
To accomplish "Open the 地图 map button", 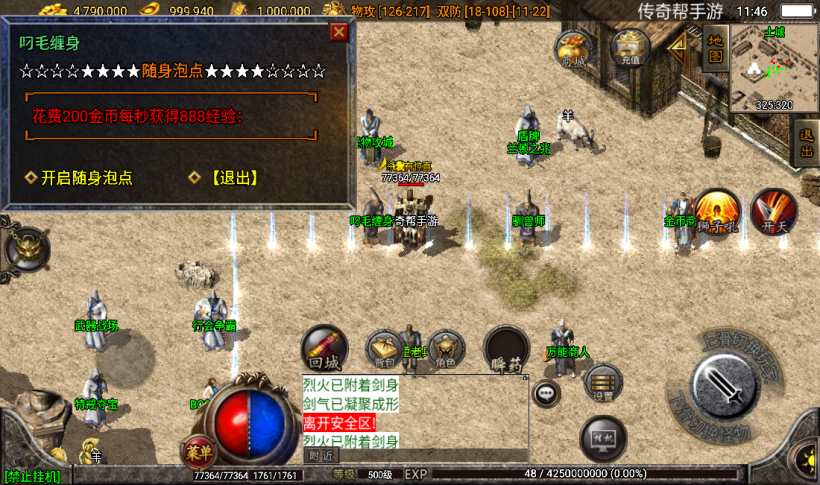I will pyautogui.click(x=714, y=47).
